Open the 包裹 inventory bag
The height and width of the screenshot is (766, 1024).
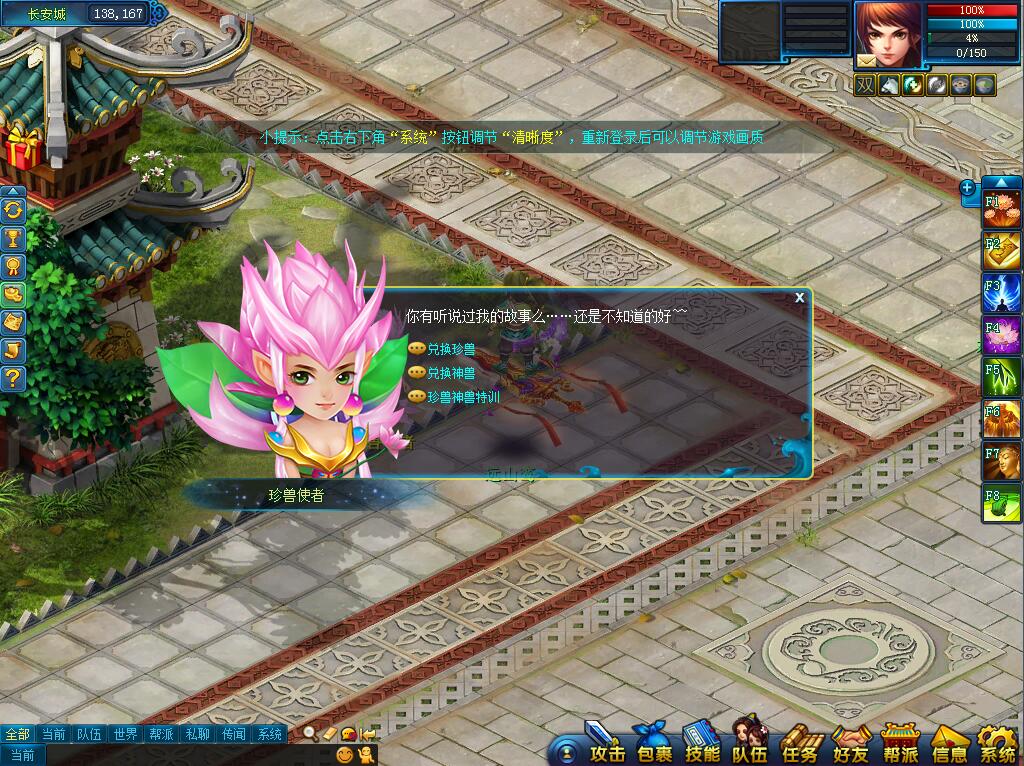coord(655,746)
